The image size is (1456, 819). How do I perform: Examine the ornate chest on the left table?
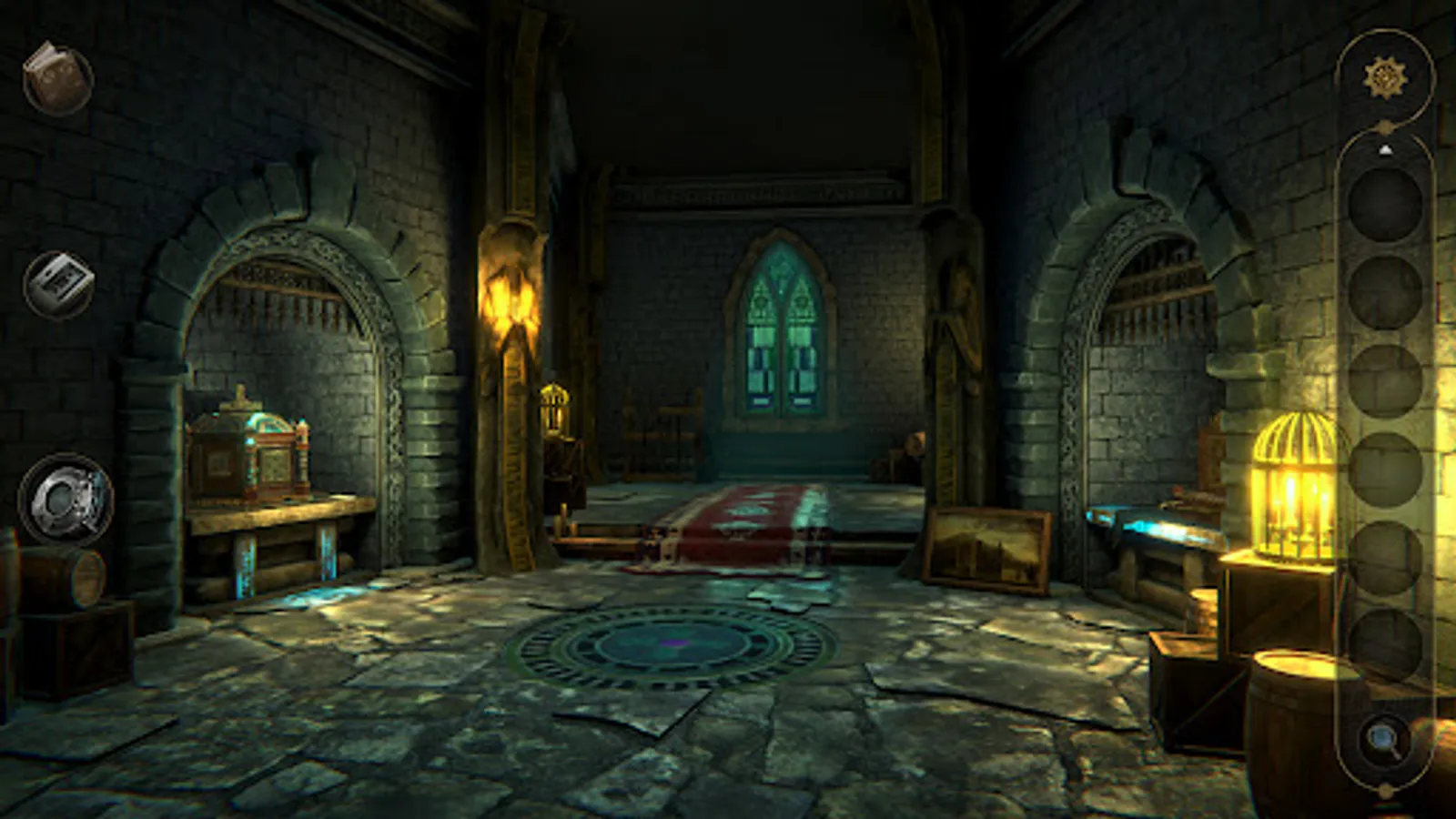click(x=246, y=450)
